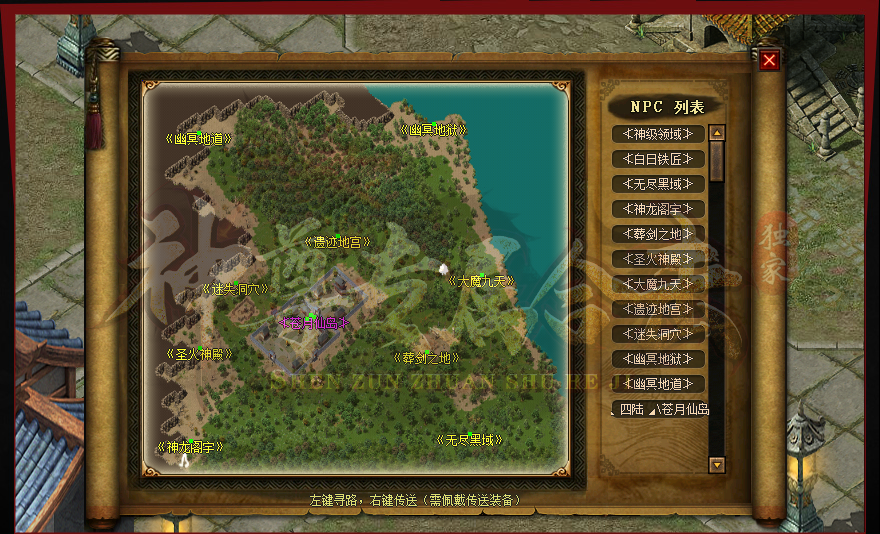Choose 遗迹地宫 list entry
Screen dimensions: 880x534
658,309
